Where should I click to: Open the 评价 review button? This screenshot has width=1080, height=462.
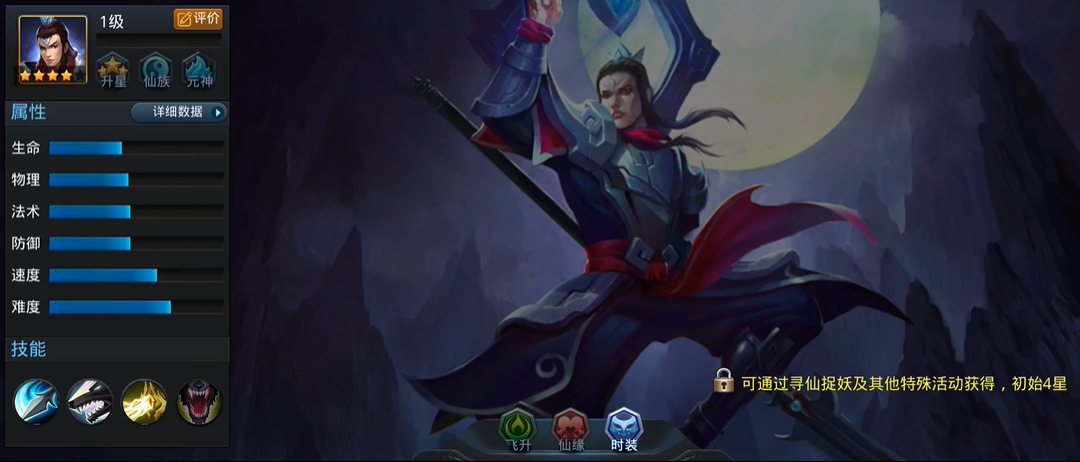pyautogui.click(x=198, y=19)
